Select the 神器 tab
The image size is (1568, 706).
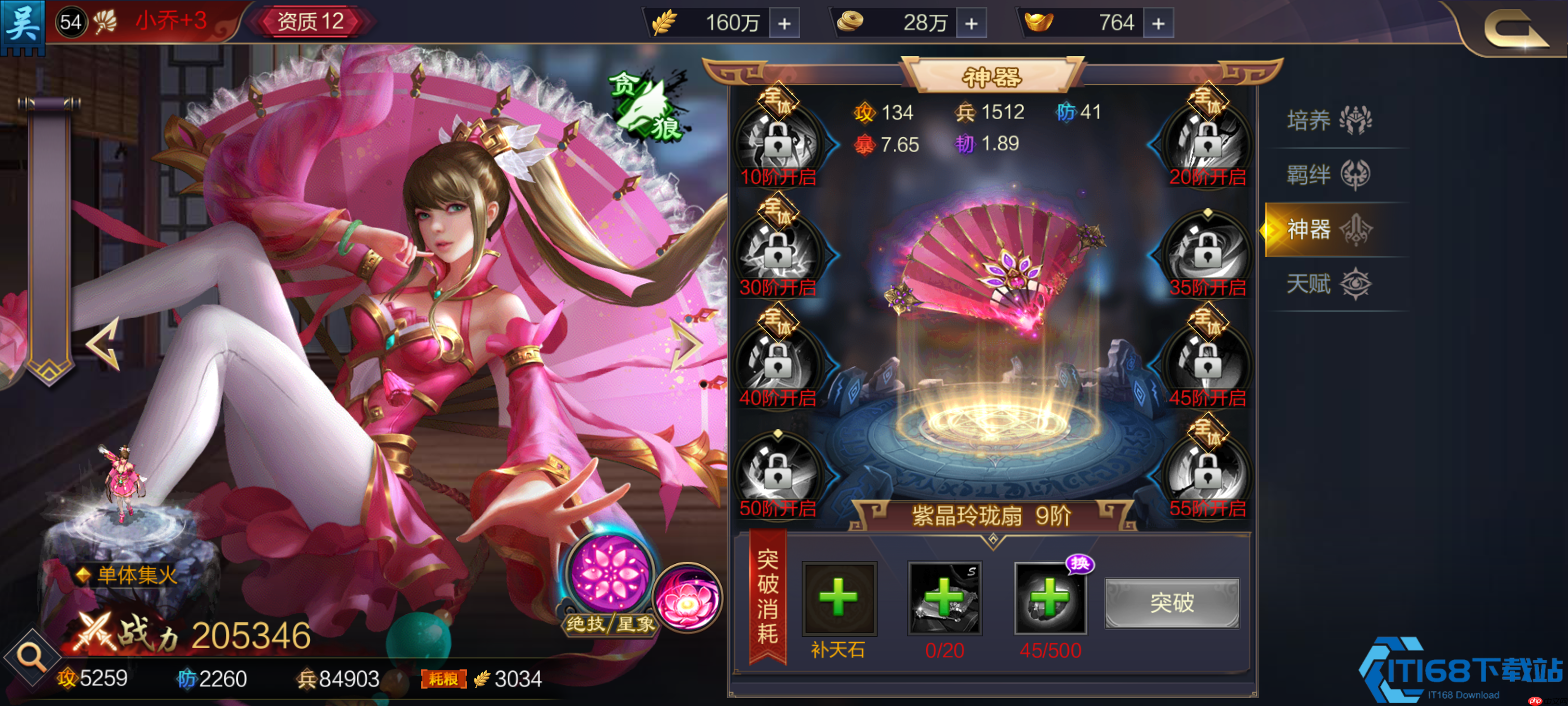click(1328, 229)
